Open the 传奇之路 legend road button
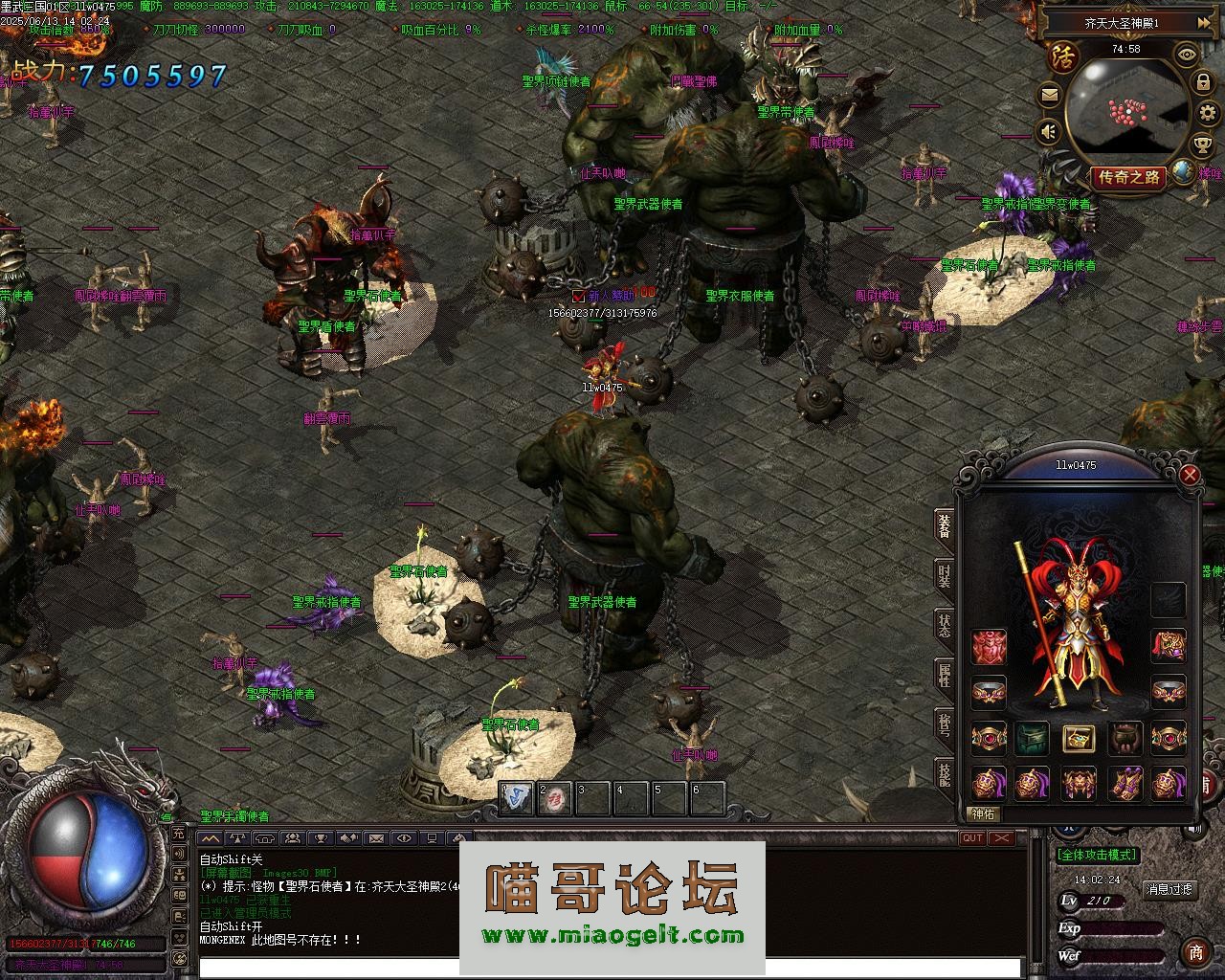The width and height of the screenshot is (1225, 980). (1129, 177)
